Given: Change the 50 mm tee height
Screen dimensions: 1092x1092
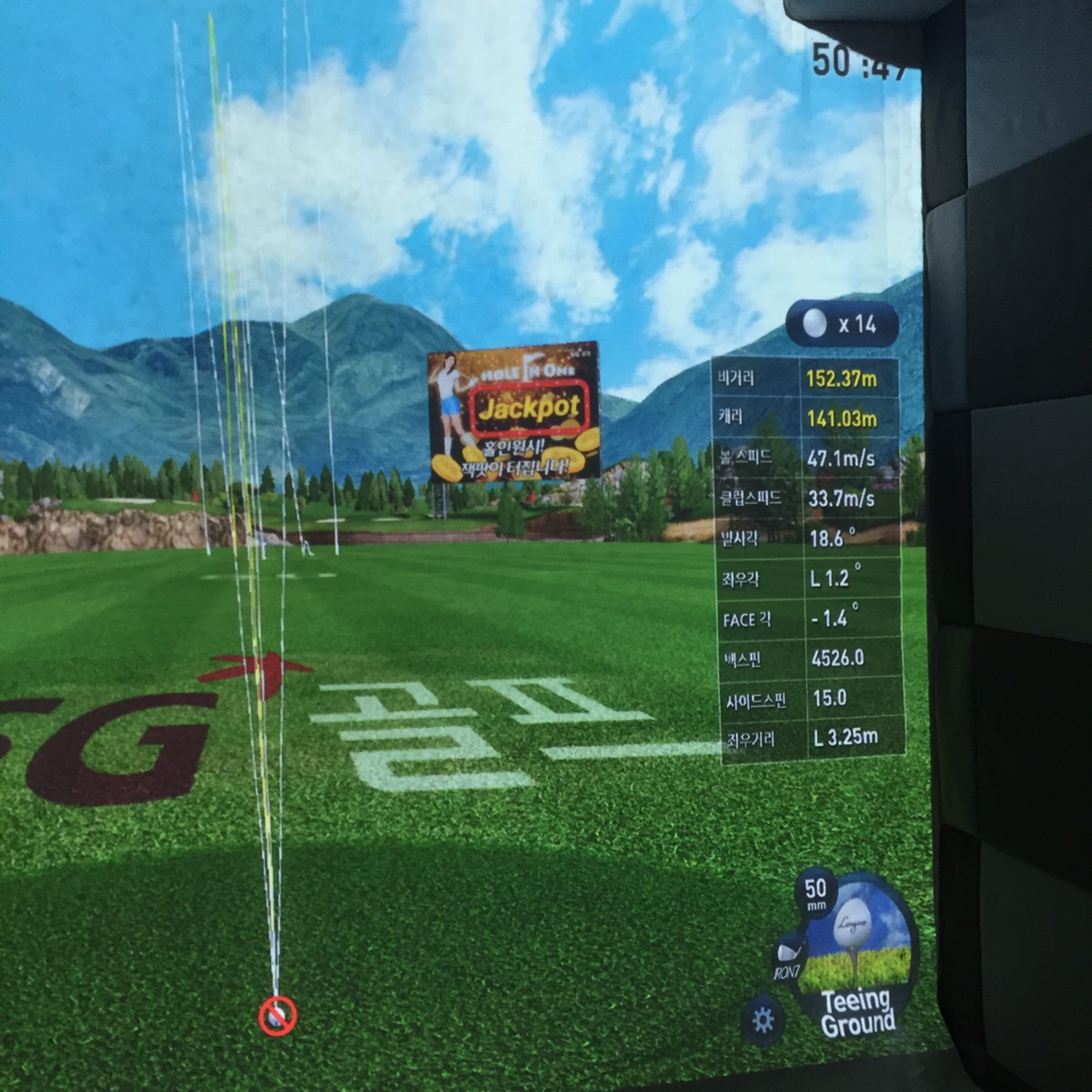Looking at the screenshot, I should pyautogui.click(x=815, y=894).
